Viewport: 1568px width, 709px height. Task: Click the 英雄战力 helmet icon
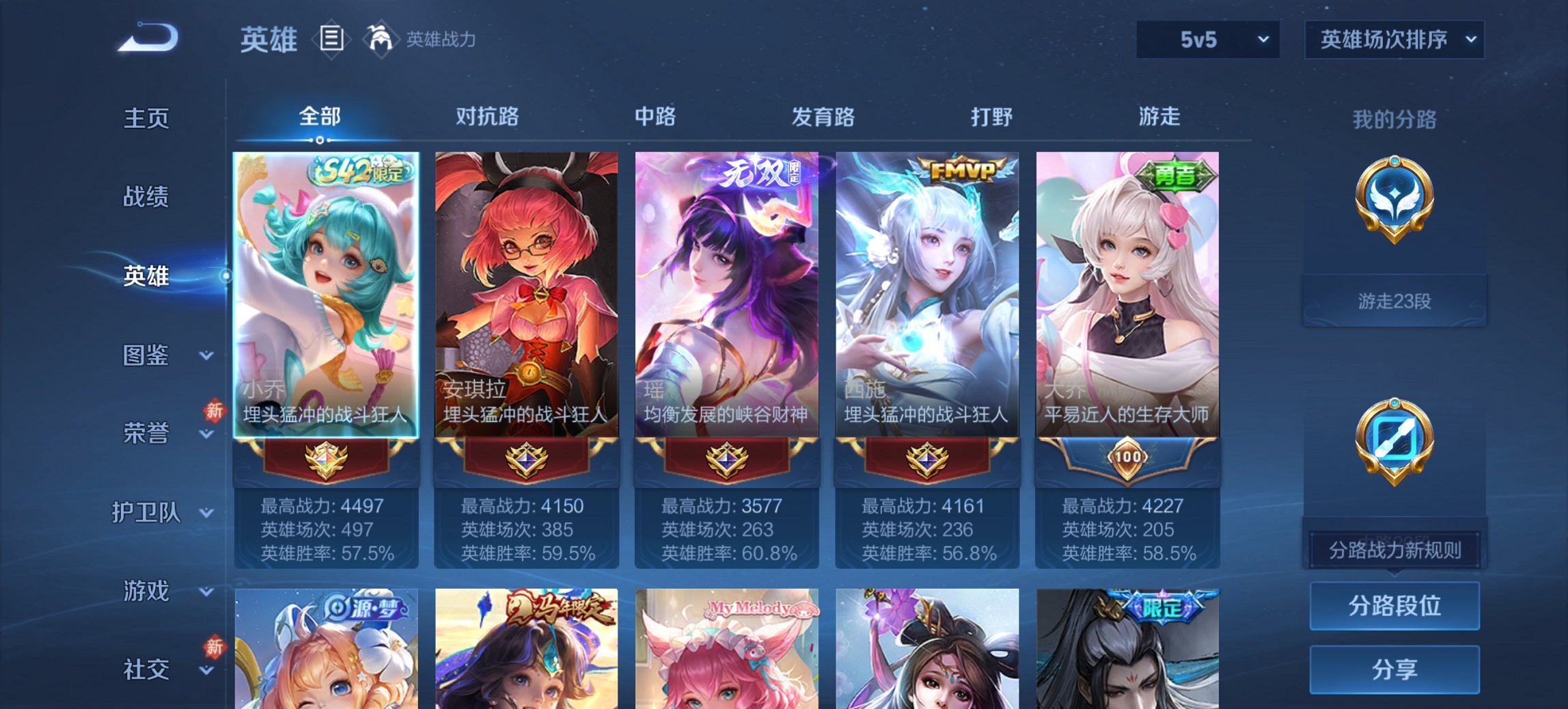click(380, 39)
